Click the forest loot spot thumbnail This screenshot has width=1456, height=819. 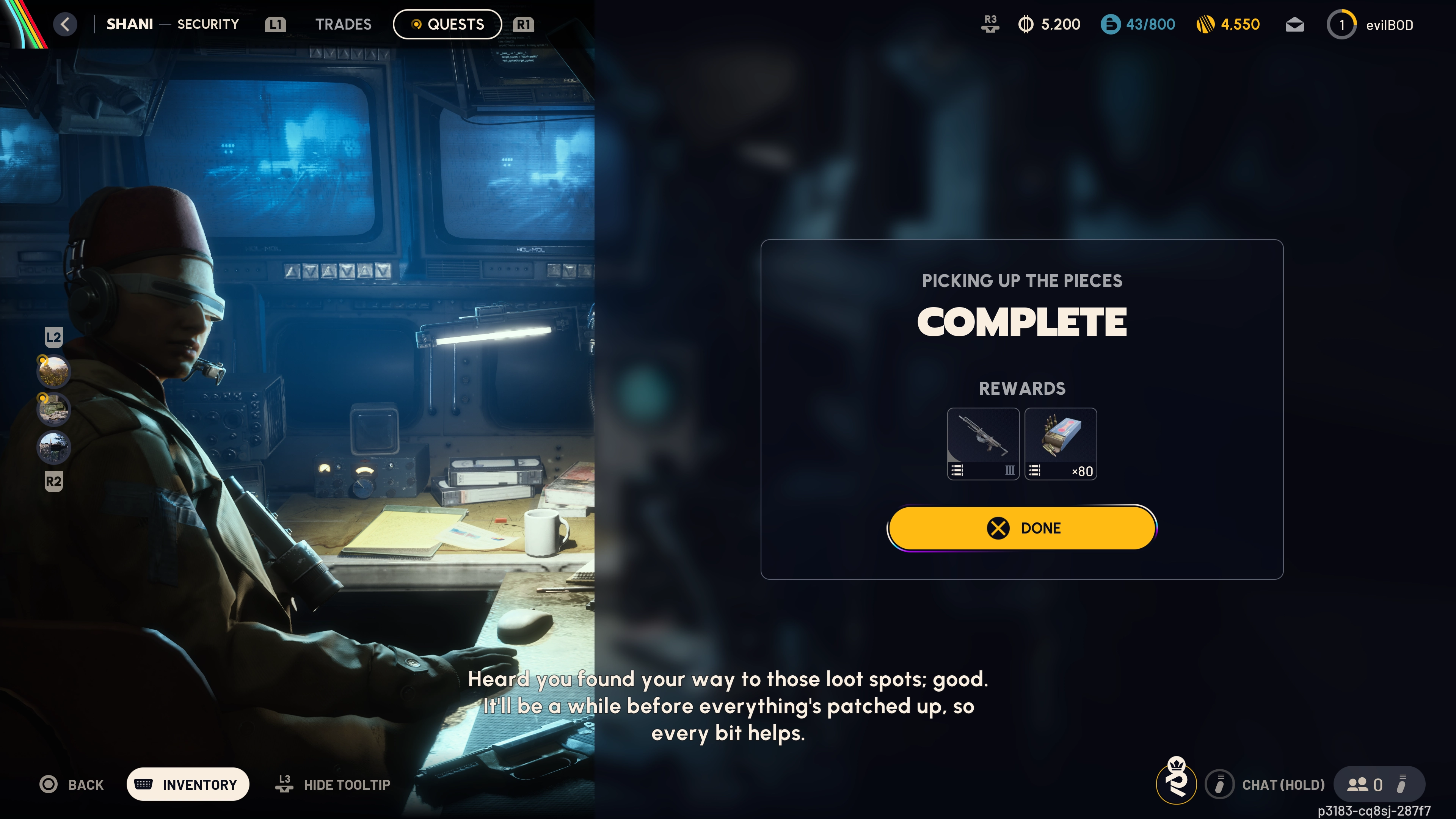pos(54,371)
